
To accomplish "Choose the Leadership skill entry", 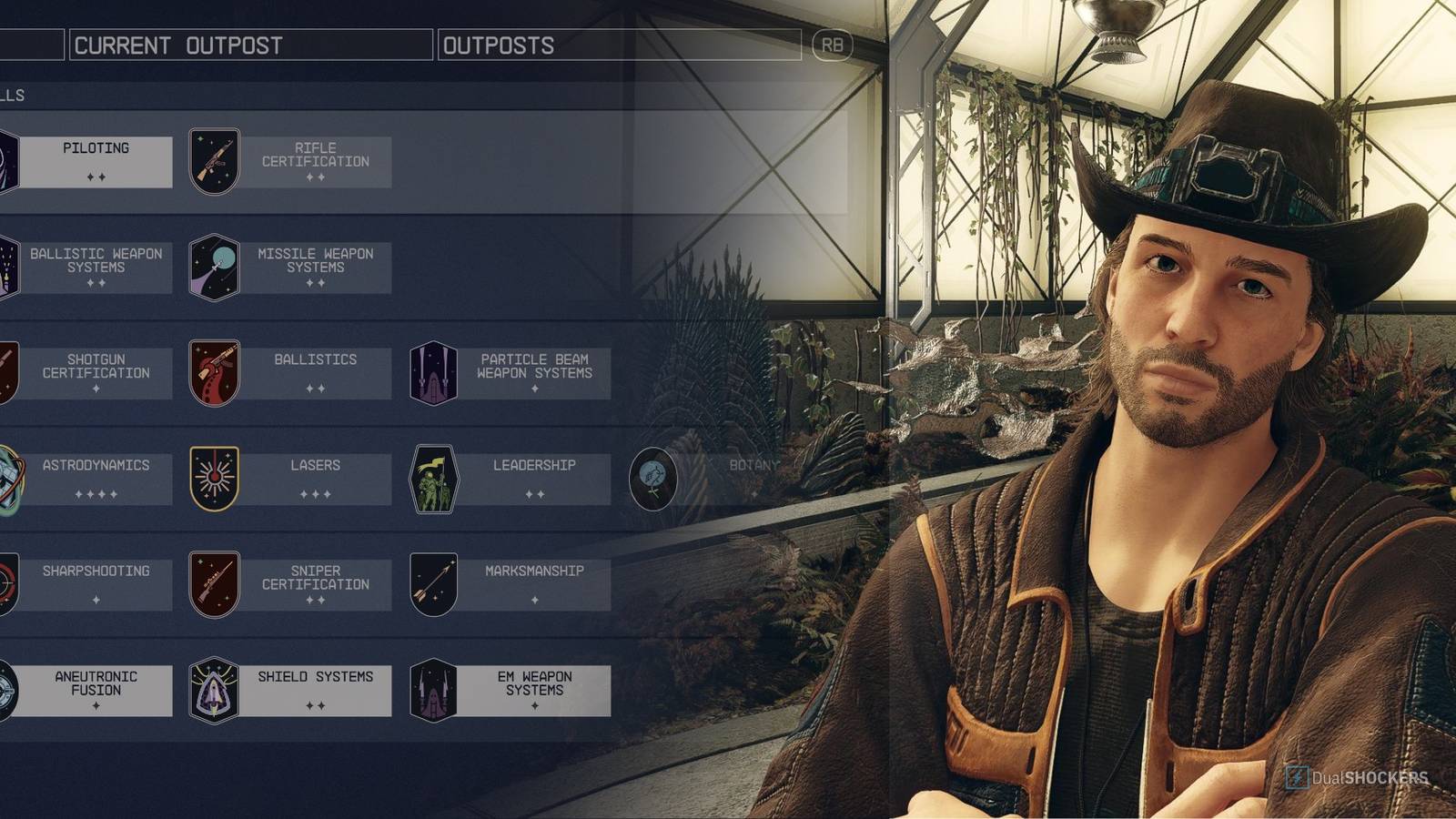I will 534,479.
